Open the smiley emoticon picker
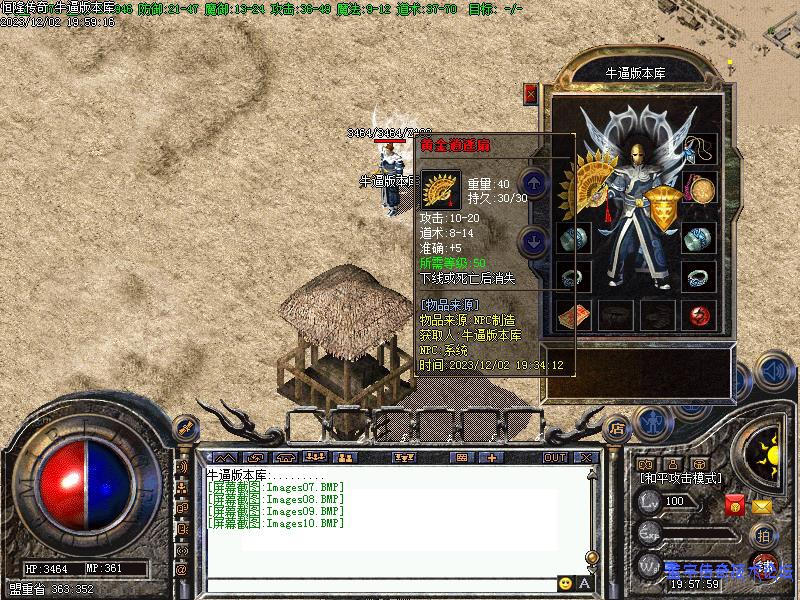Viewport: 800px width, 600px height. tap(566, 583)
